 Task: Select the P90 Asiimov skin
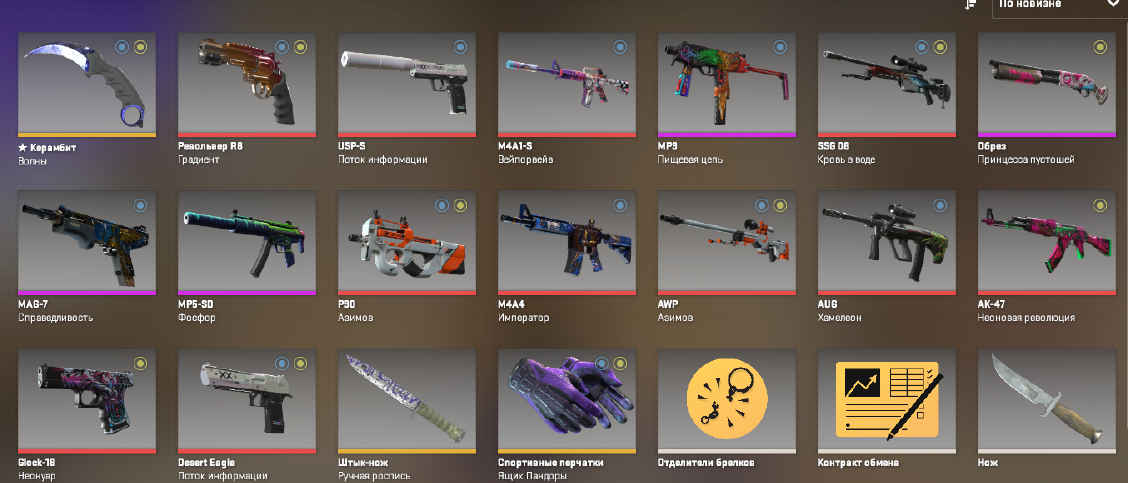click(x=407, y=242)
